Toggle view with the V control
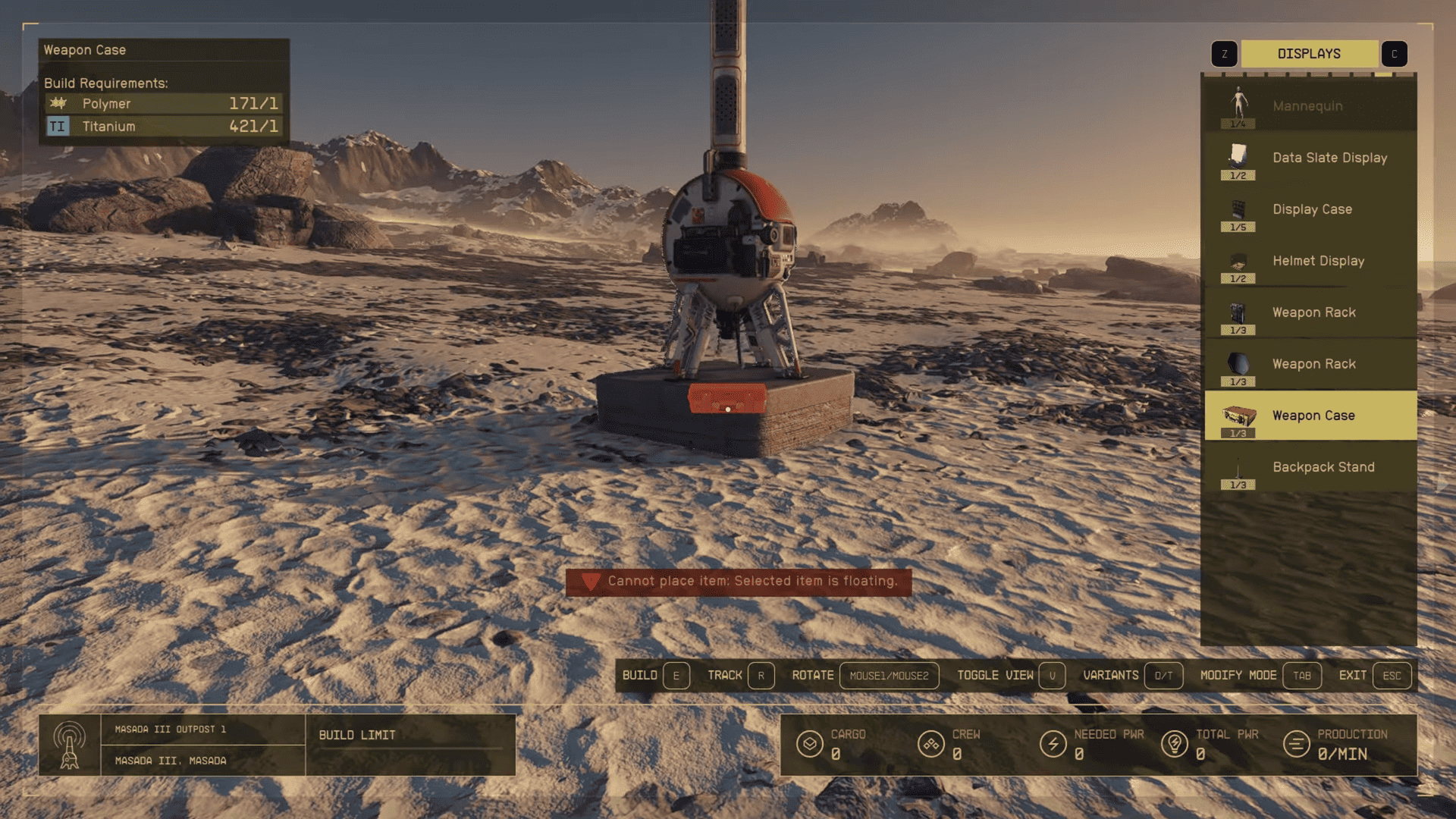Viewport: 1456px width, 819px height. click(x=1053, y=676)
